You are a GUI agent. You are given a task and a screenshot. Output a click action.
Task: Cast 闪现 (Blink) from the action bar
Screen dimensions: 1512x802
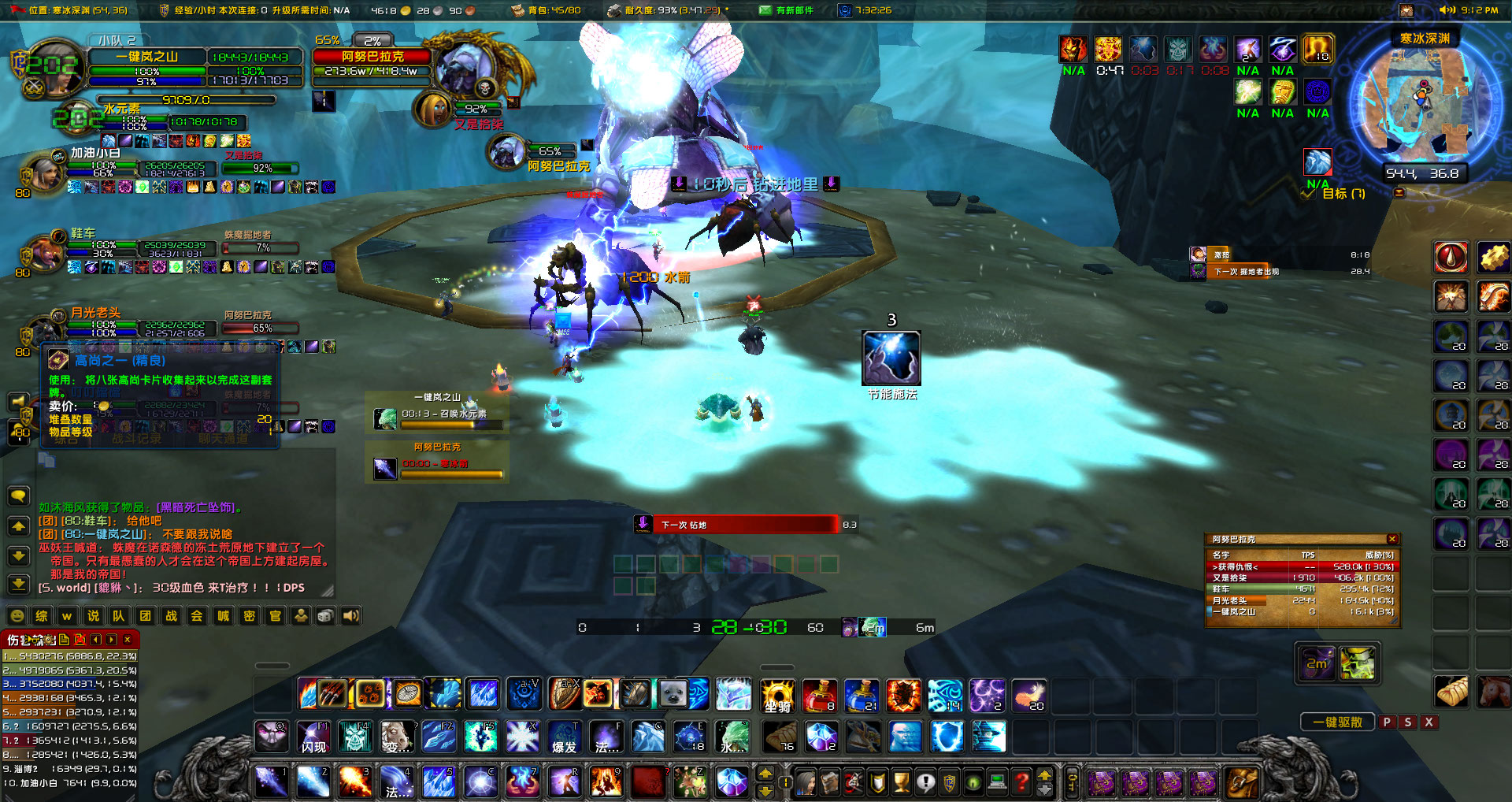click(313, 737)
